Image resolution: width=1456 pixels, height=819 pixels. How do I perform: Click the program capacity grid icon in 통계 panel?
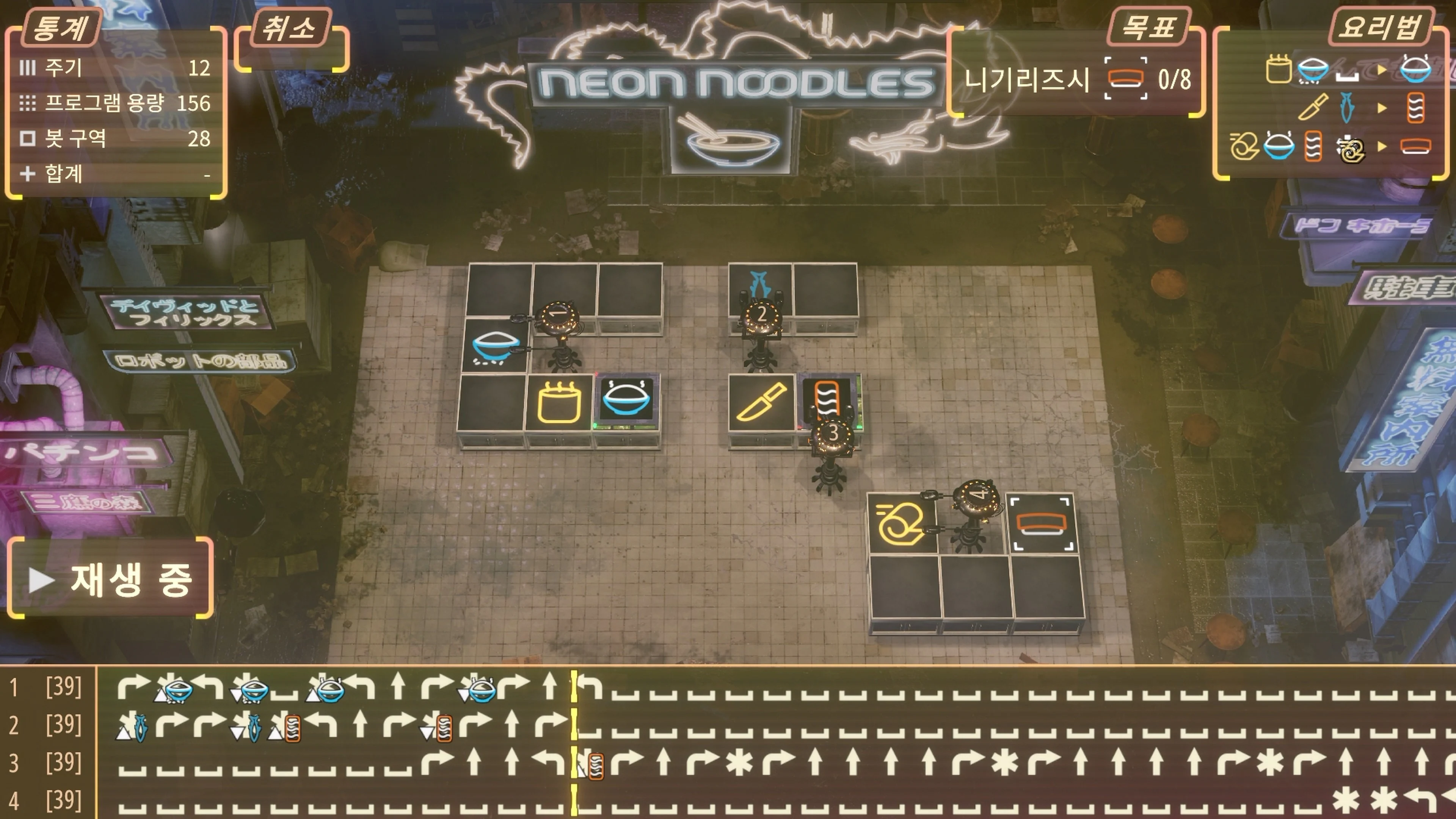pyautogui.click(x=27, y=103)
